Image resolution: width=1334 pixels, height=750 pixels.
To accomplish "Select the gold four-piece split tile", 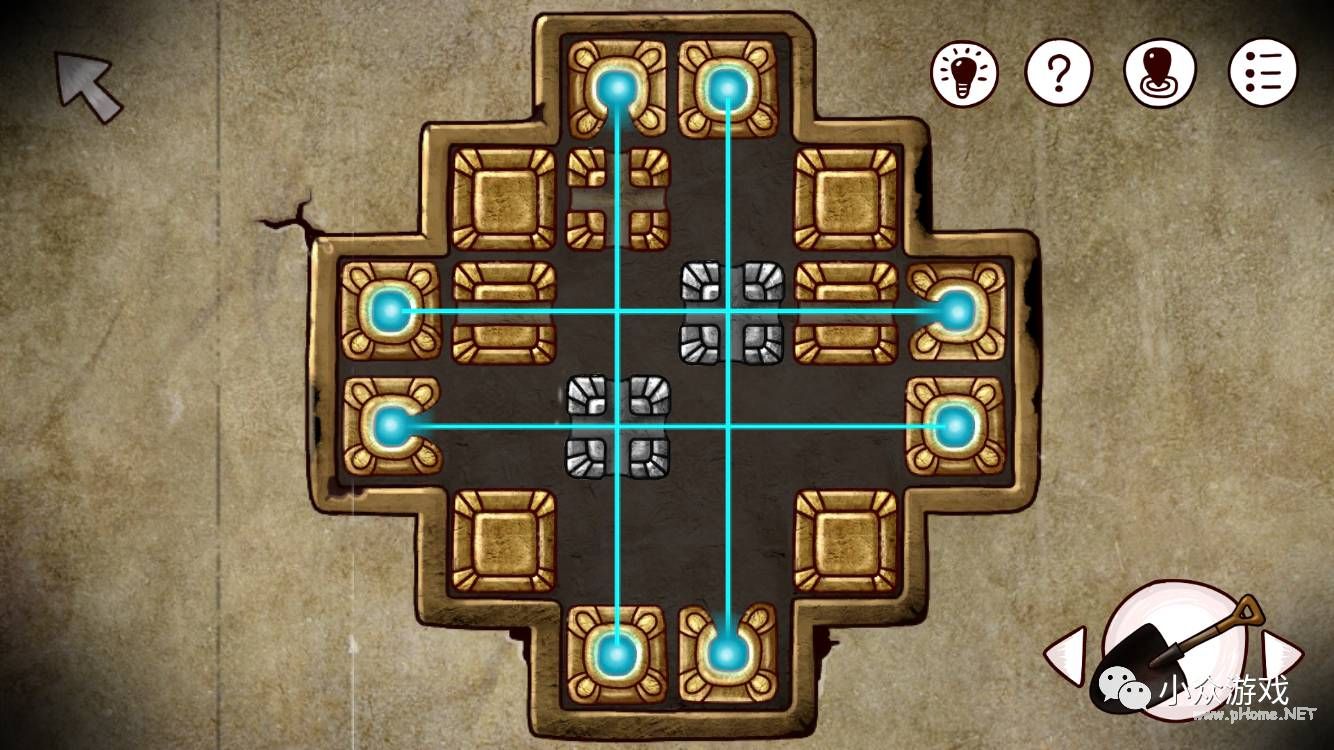I will (618, 198).
